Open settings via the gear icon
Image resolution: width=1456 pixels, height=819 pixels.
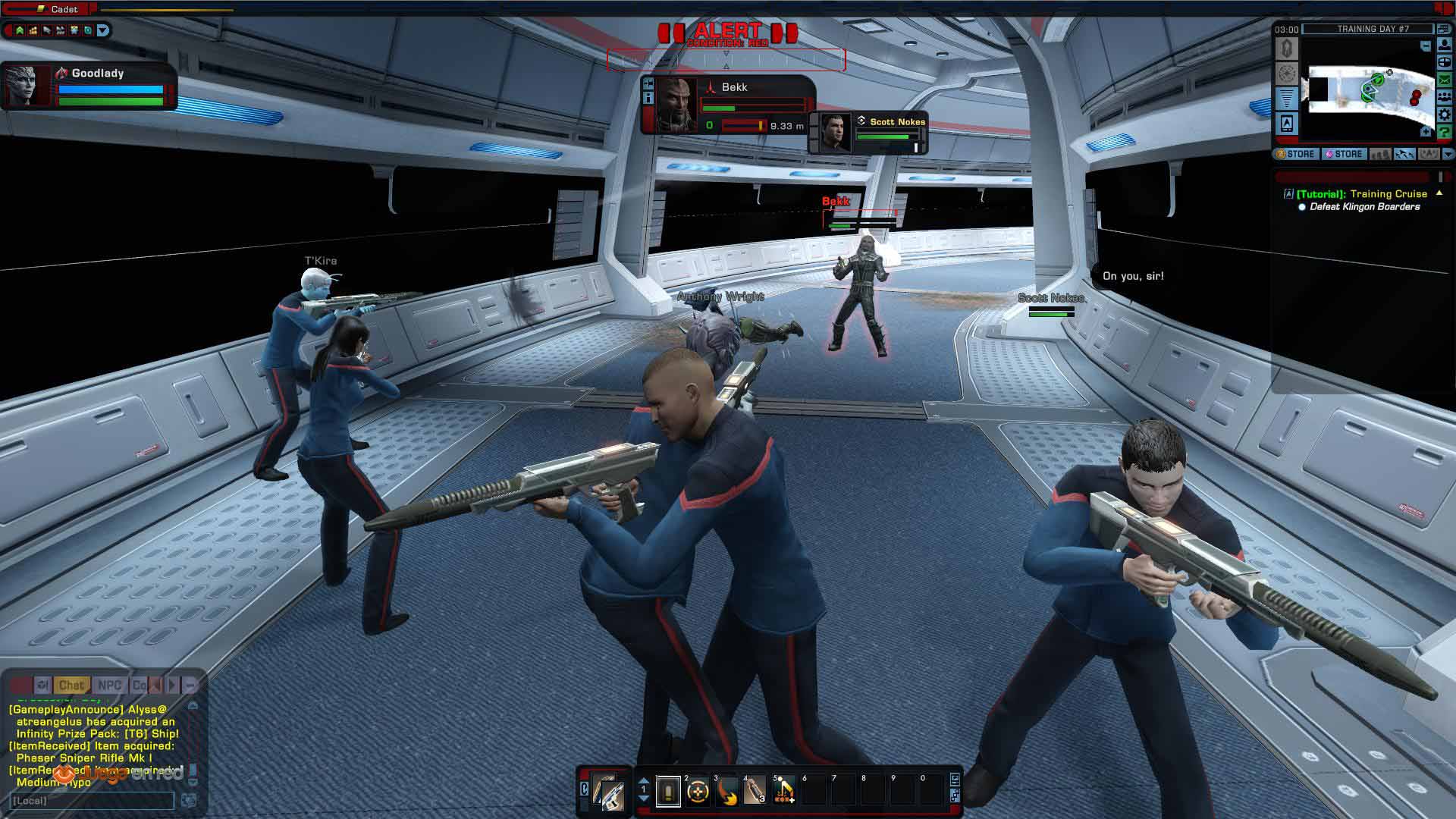coord(1445,115)
